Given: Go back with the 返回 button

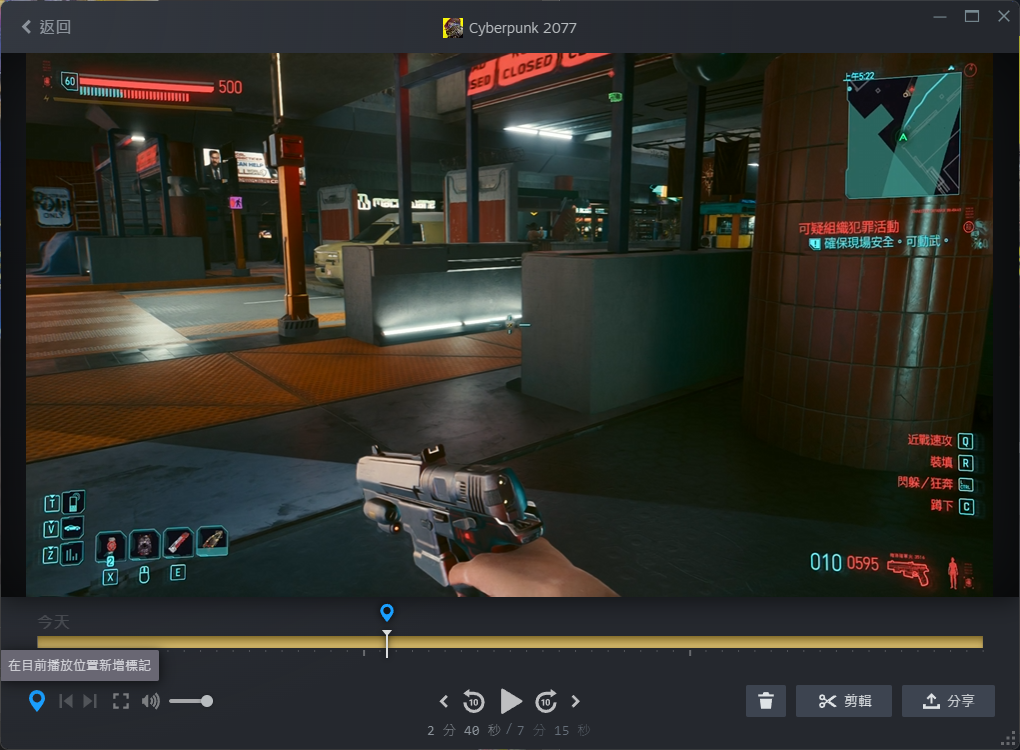Looking at the screenshot, I should (46, 27).
